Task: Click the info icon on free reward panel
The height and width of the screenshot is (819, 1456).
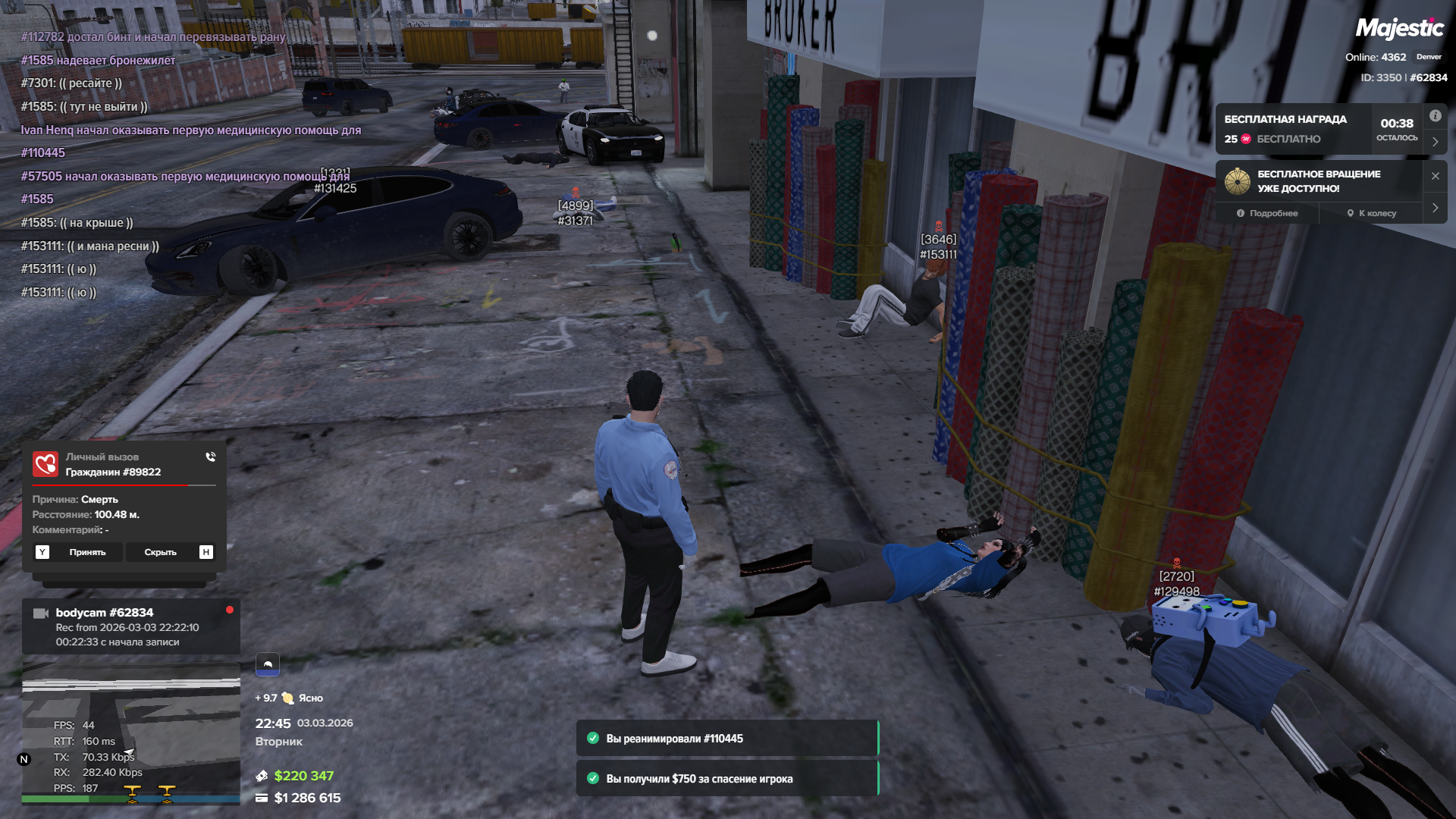Action: [1435, 116]
